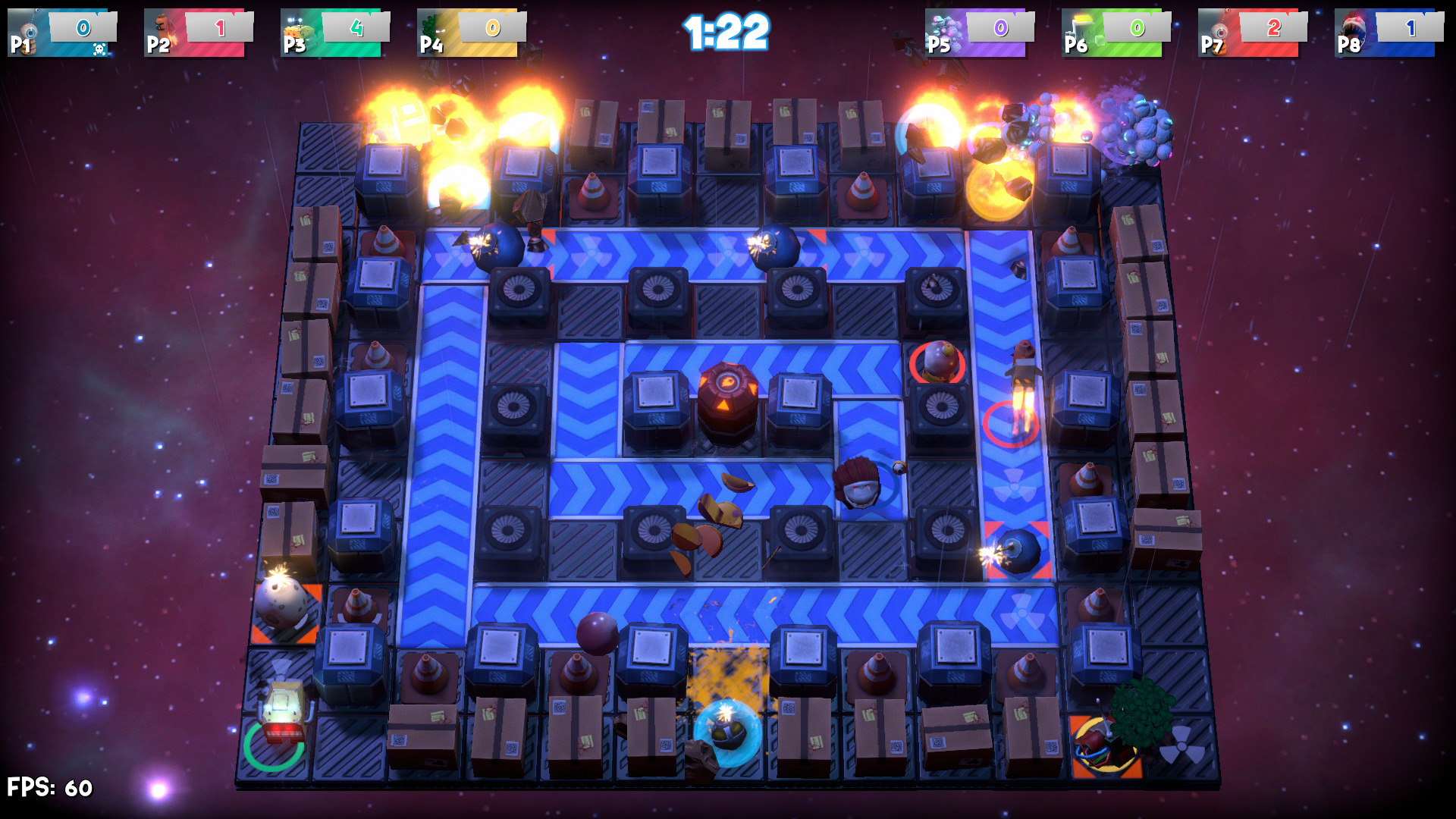Click the sparking bomb on the orange tile

(x=282, y=603)
